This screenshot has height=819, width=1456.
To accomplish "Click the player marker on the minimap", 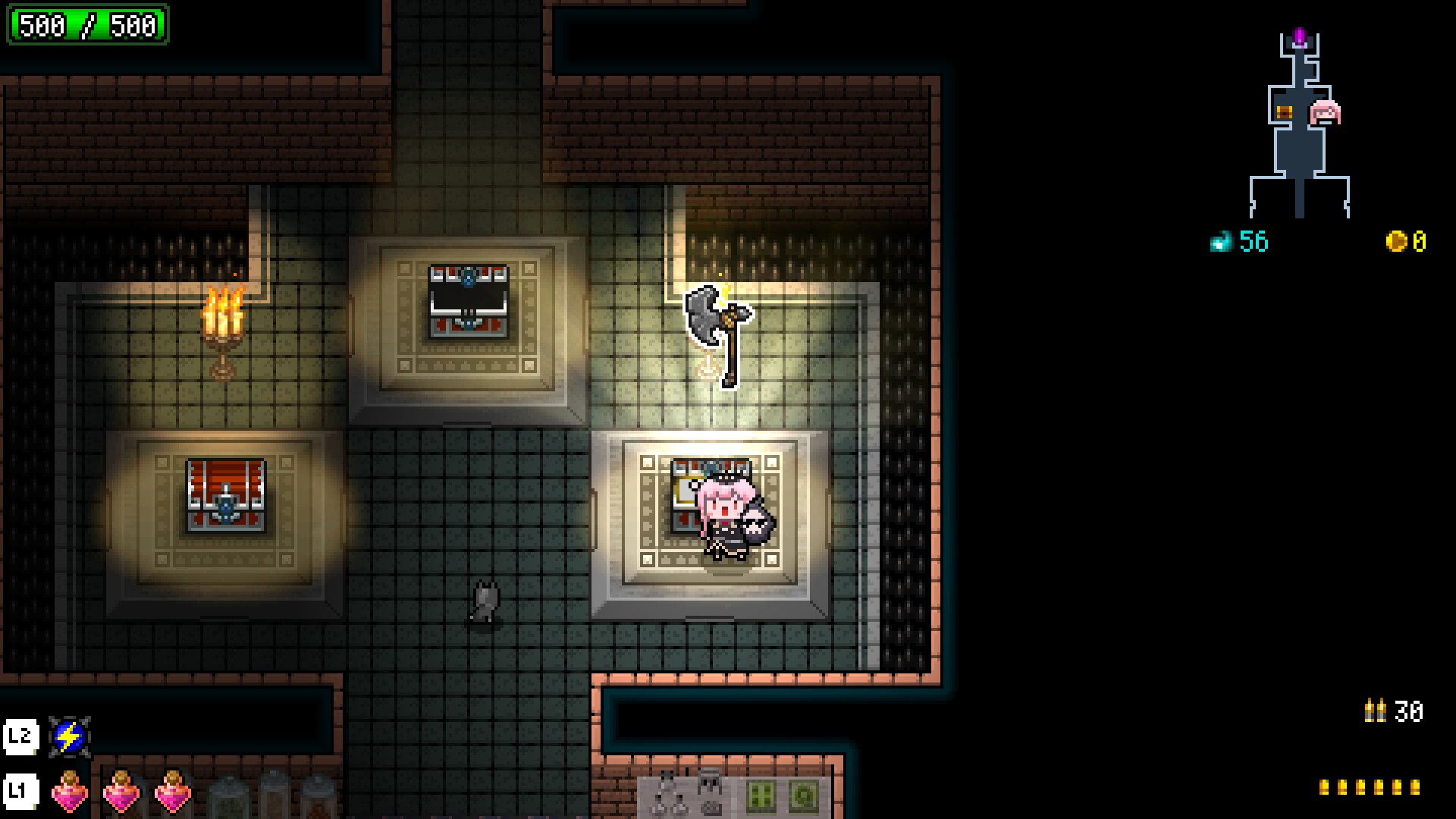I will pos(1326,112).
